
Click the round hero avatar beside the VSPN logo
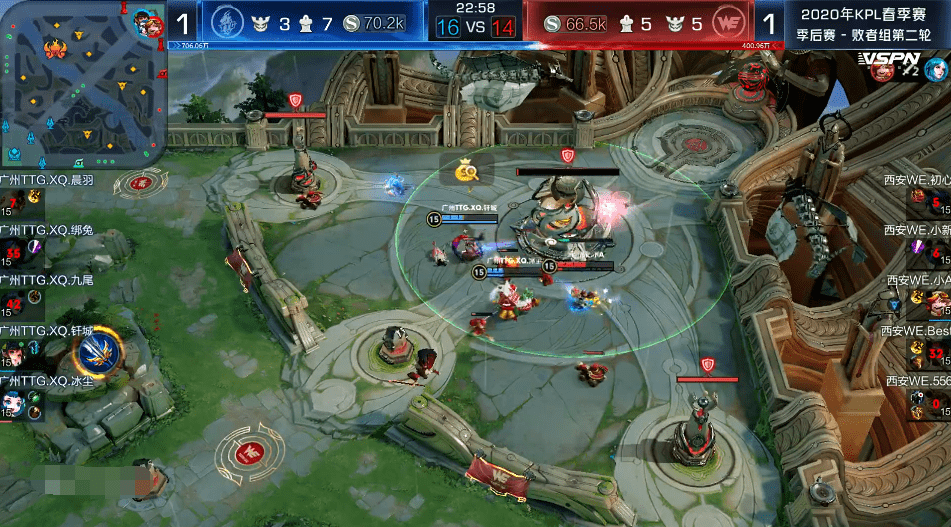[937, 68]
